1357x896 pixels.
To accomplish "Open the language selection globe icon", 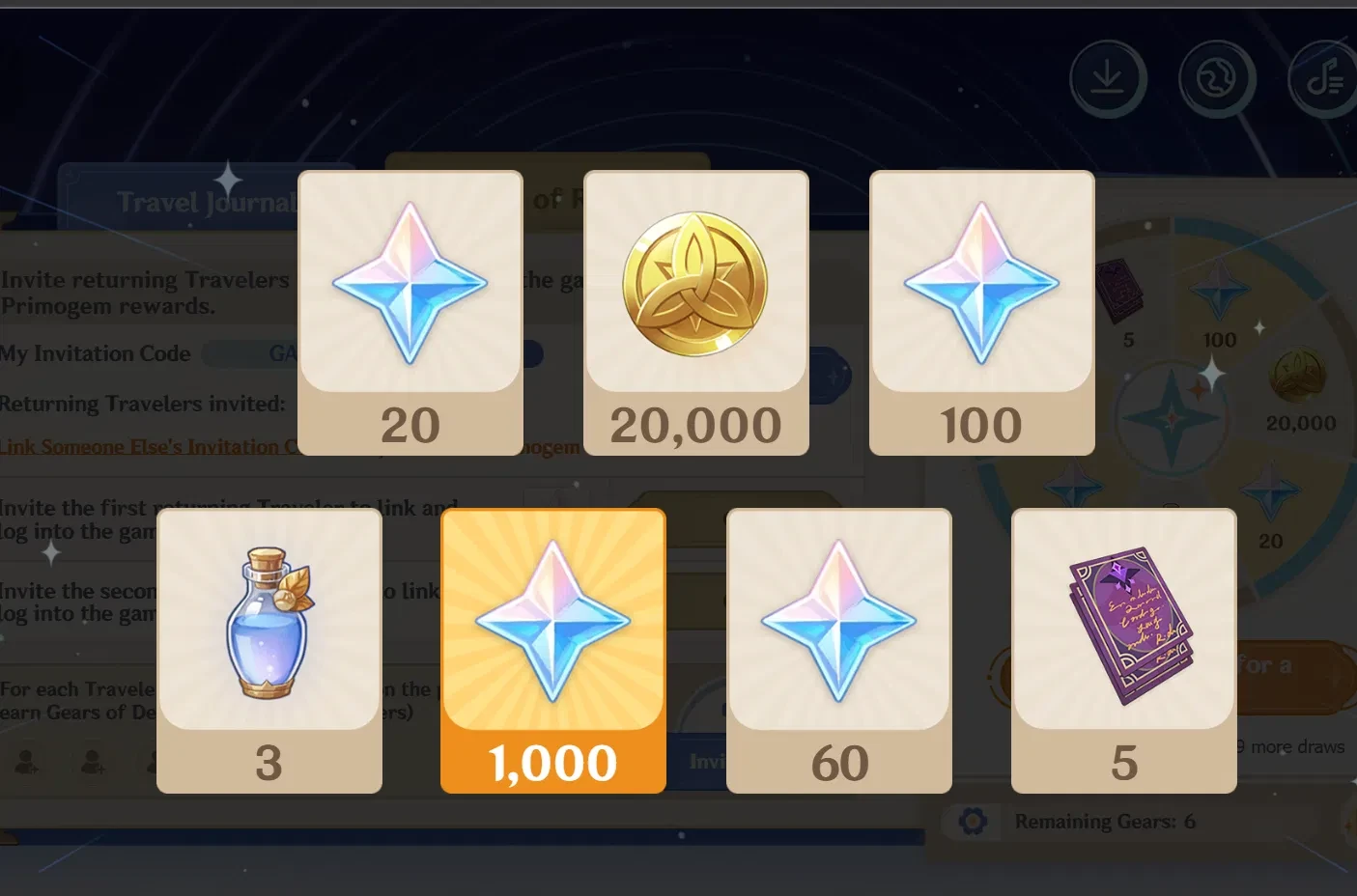I will point(1217,77).
